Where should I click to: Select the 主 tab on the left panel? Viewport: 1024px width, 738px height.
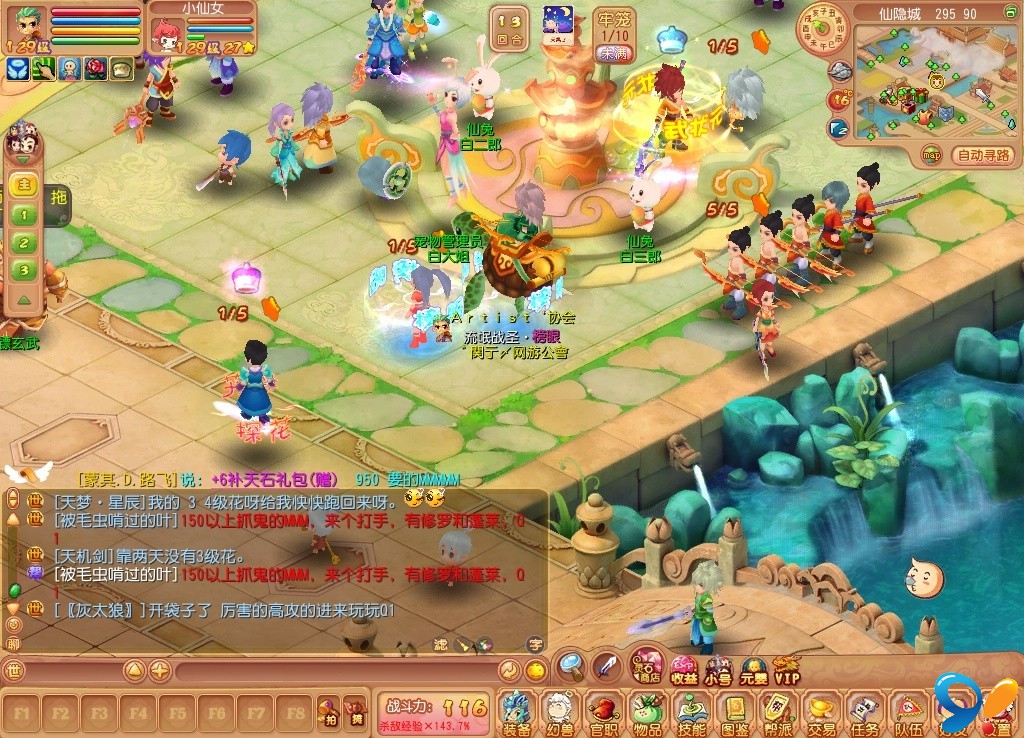(25, 185)
